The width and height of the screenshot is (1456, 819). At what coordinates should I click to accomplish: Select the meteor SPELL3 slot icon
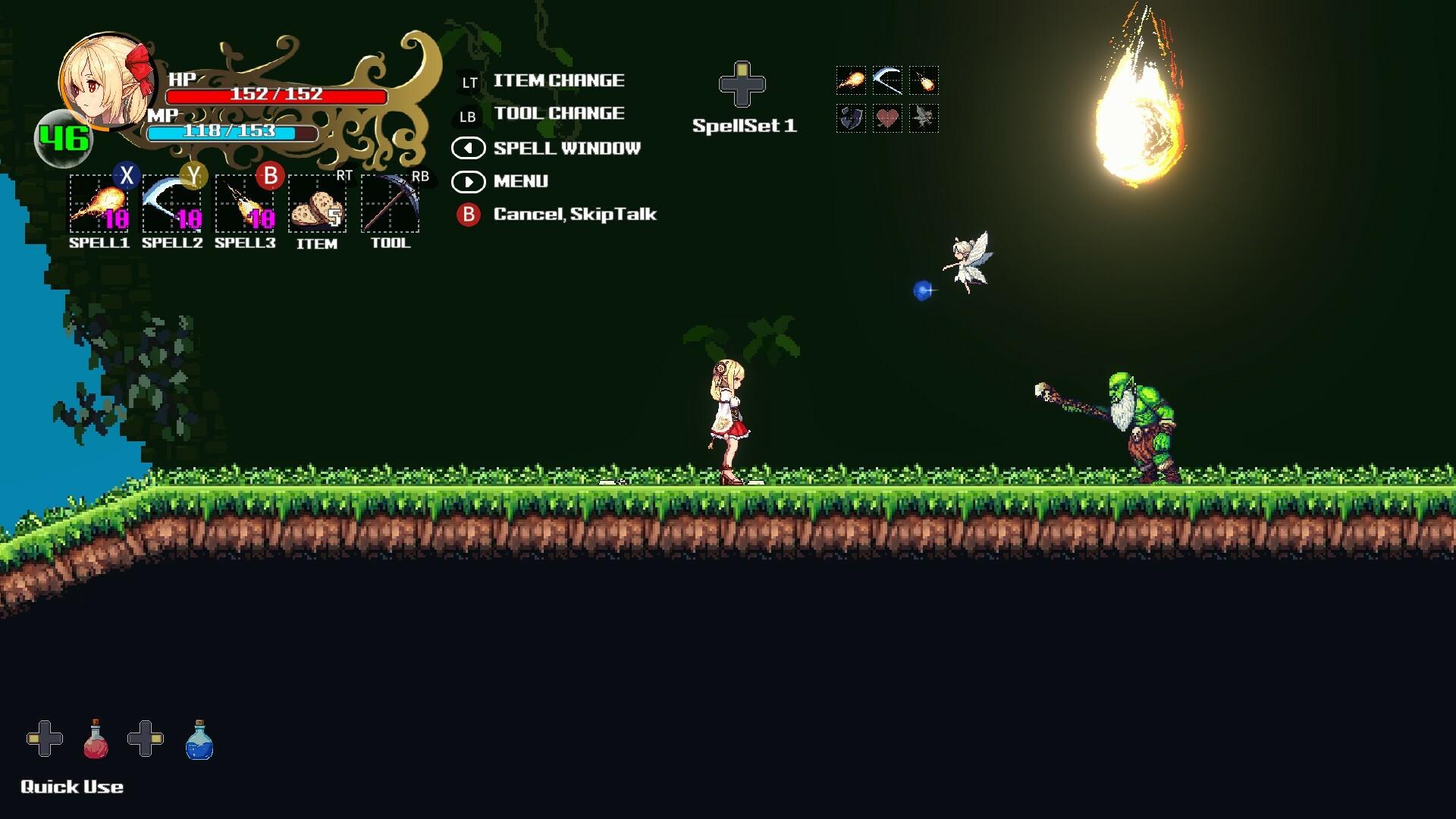click(244, 206)
